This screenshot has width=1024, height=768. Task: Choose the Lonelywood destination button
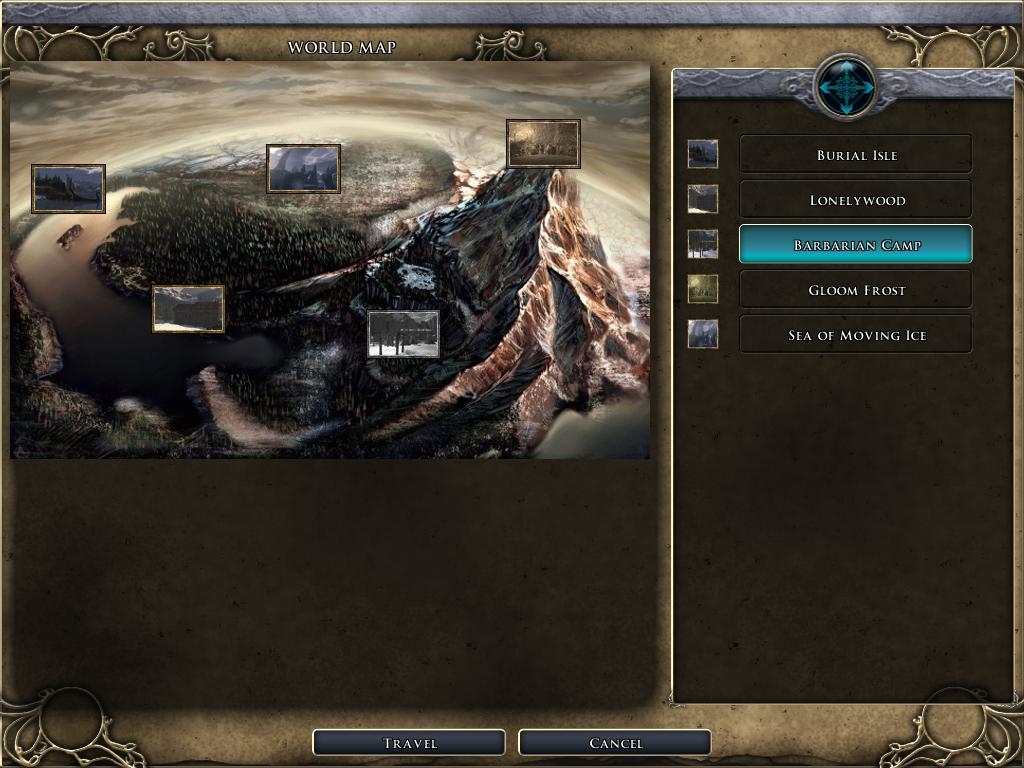coord(855,200)
